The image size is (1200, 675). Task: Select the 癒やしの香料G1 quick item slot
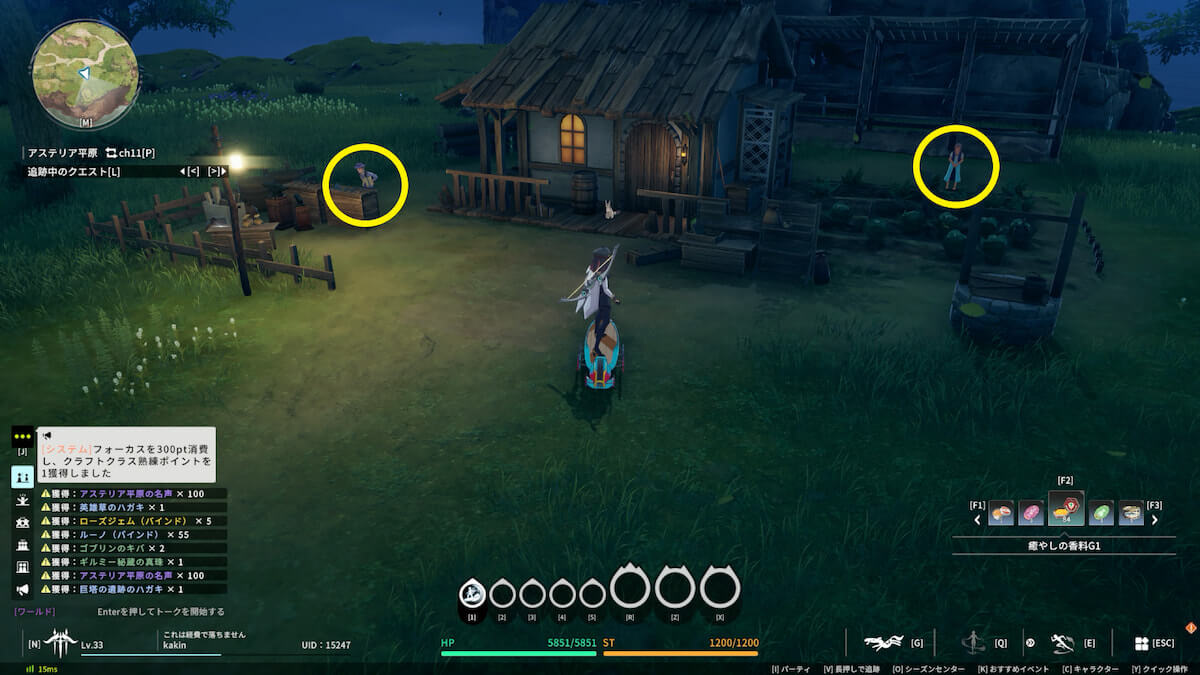click(x=1066, y=511)
